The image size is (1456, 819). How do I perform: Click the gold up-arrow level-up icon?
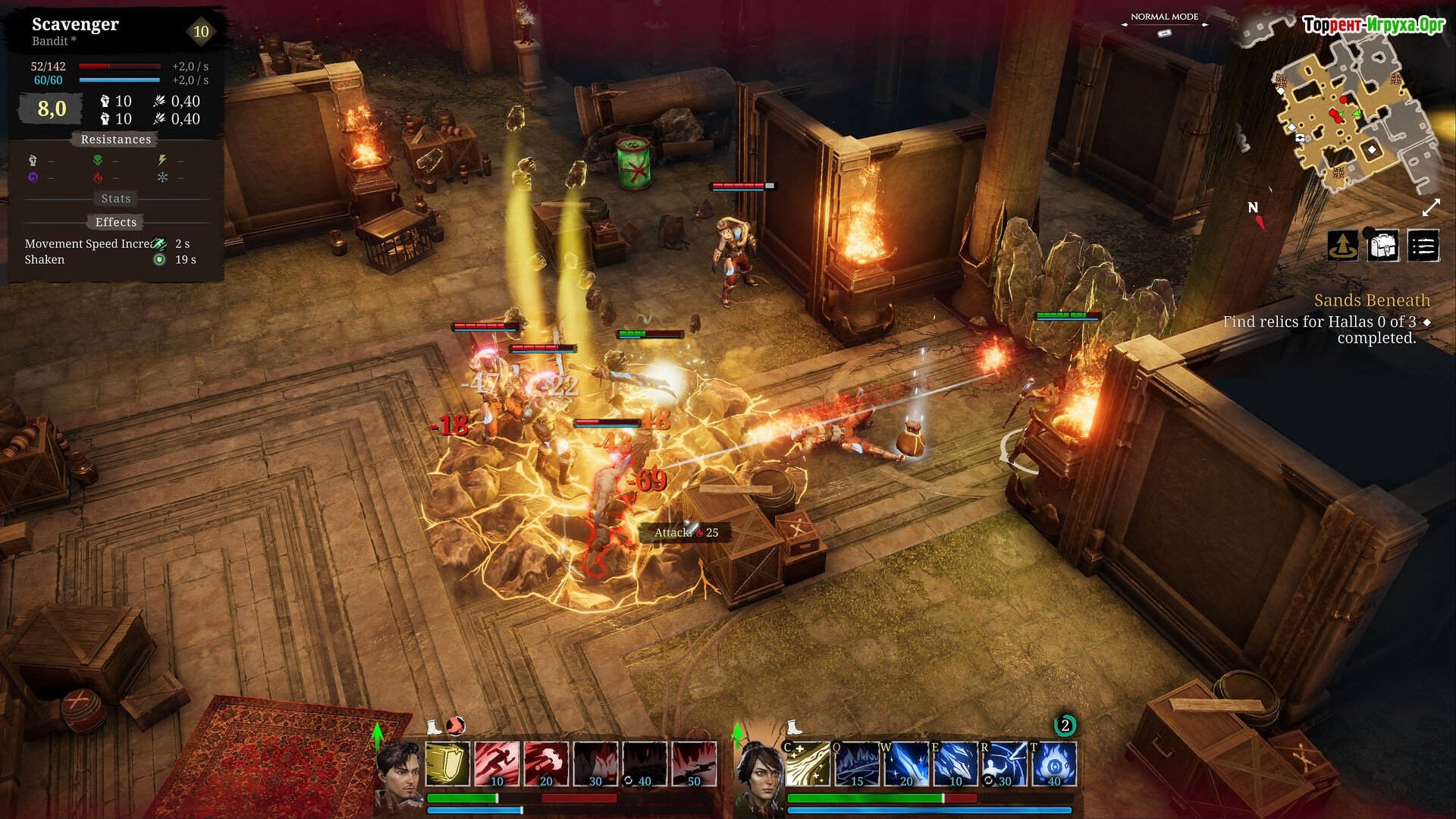pyautogui.click(x=1343, y=246)
